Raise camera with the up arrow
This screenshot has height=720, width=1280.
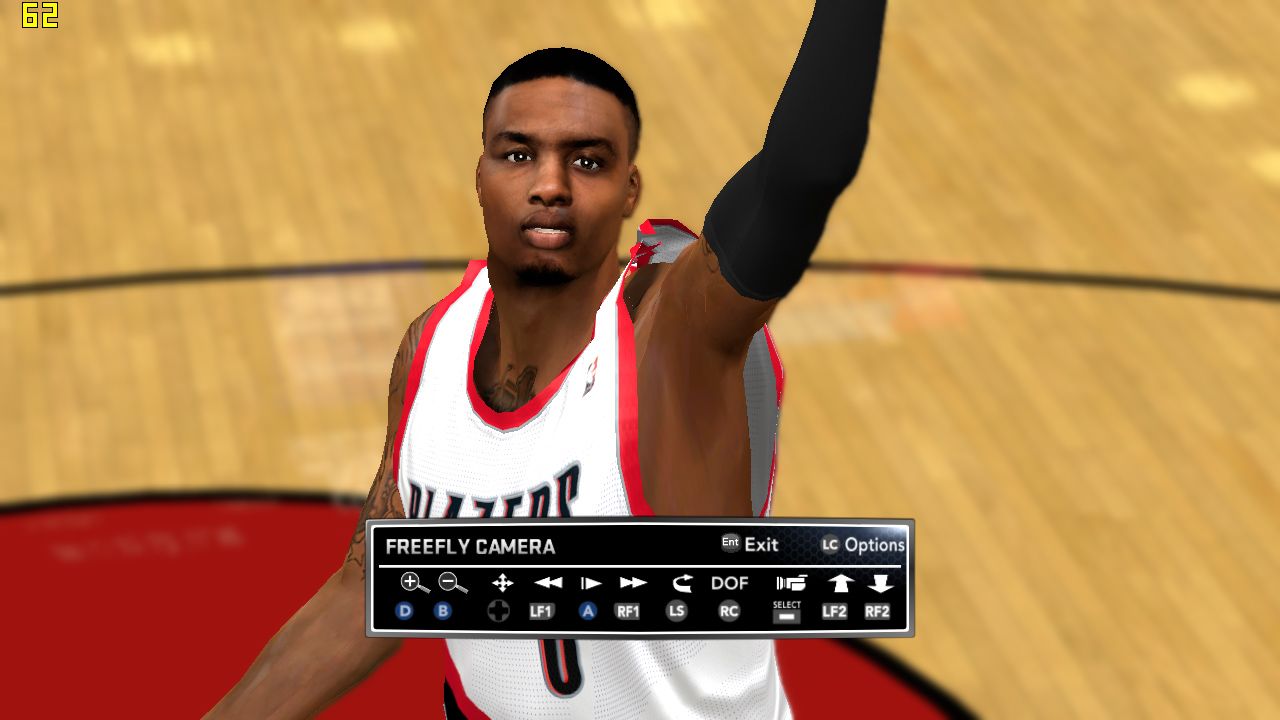(x=839, y=583)
